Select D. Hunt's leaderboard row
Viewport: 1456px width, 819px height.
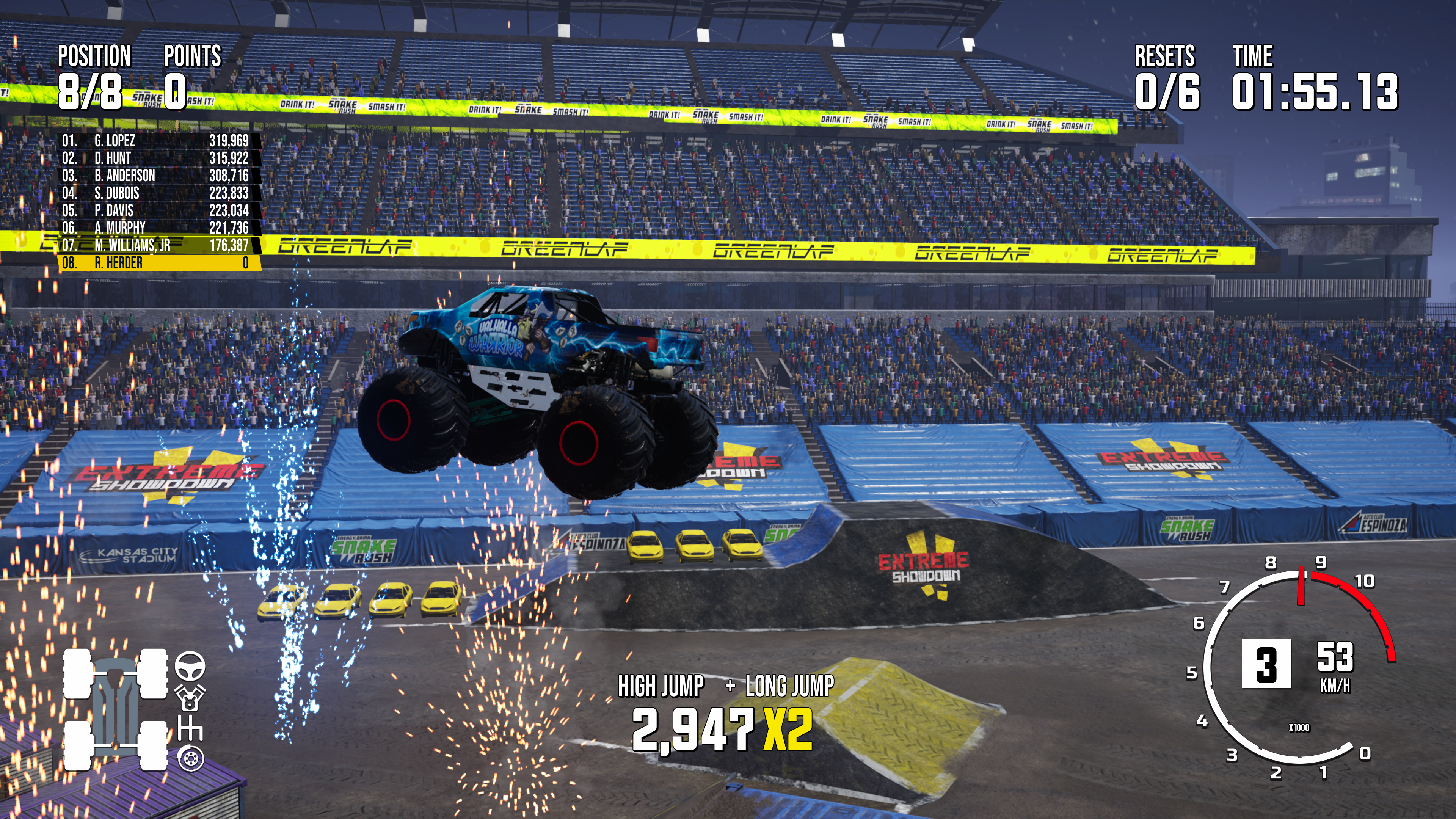tap(158, 158)
